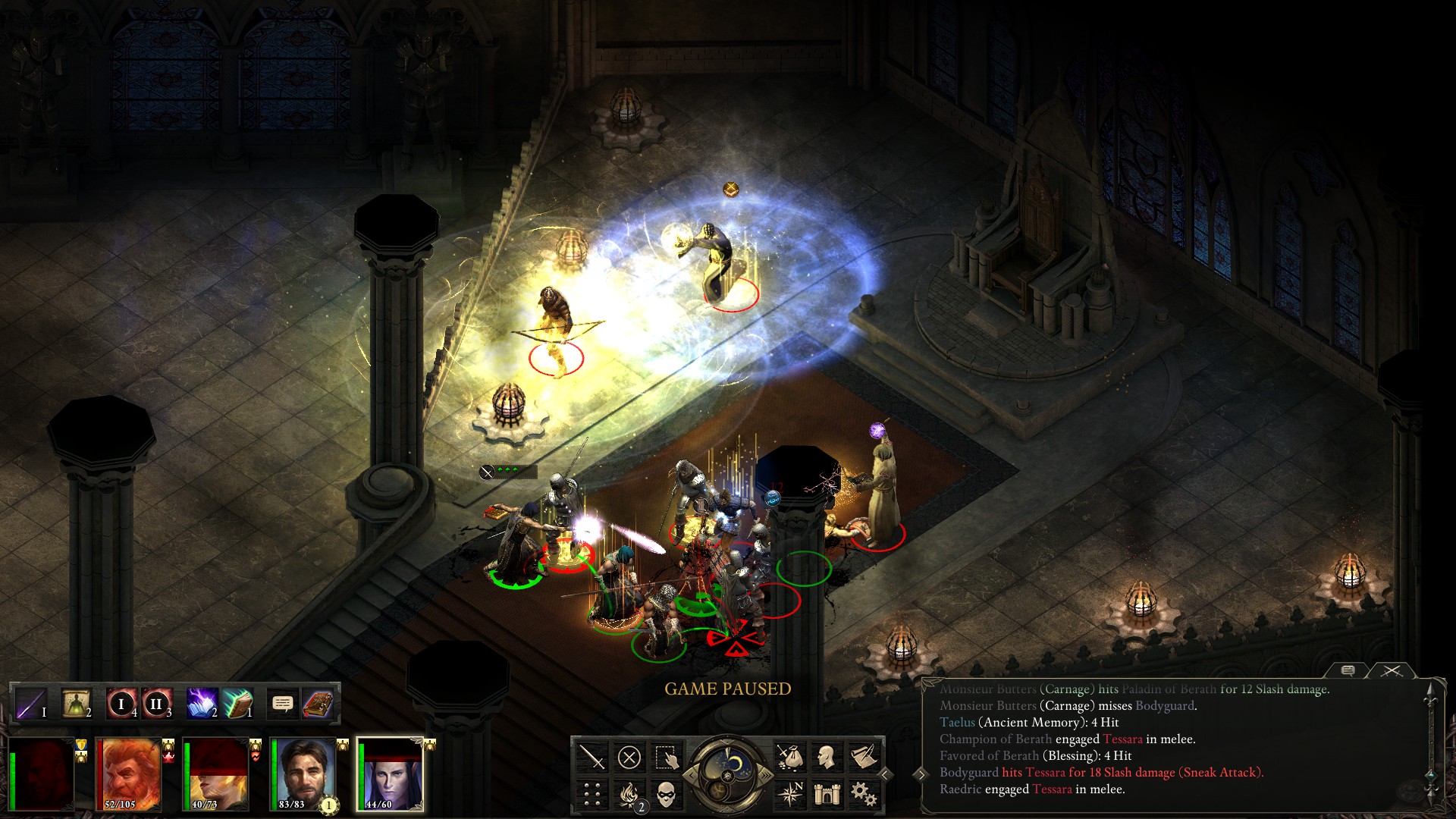Open the party formation dots button

[591, 794]
